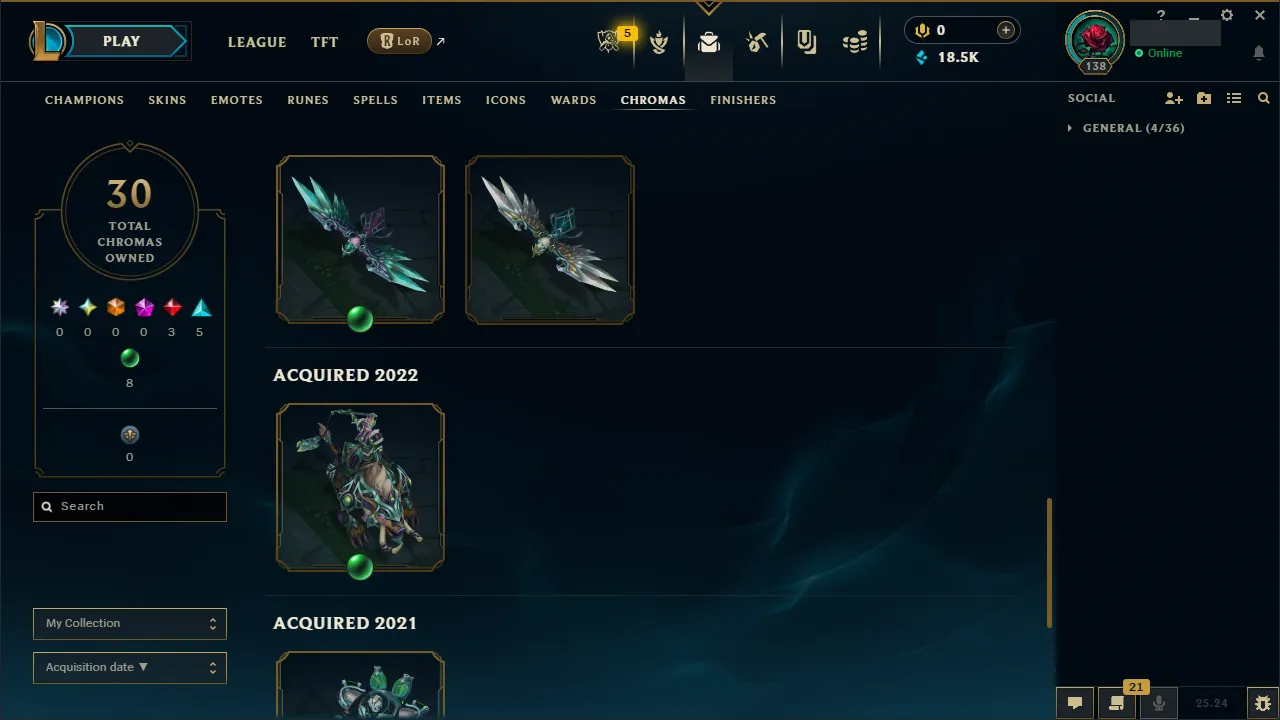This screenshot has width=1280, height=720.
Task: Click the plus button to purchase RP
Action: tap(1005, 30)
